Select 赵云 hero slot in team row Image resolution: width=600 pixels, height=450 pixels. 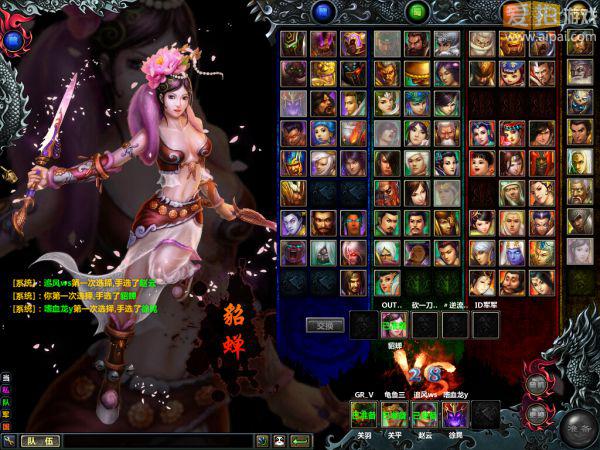425,413
